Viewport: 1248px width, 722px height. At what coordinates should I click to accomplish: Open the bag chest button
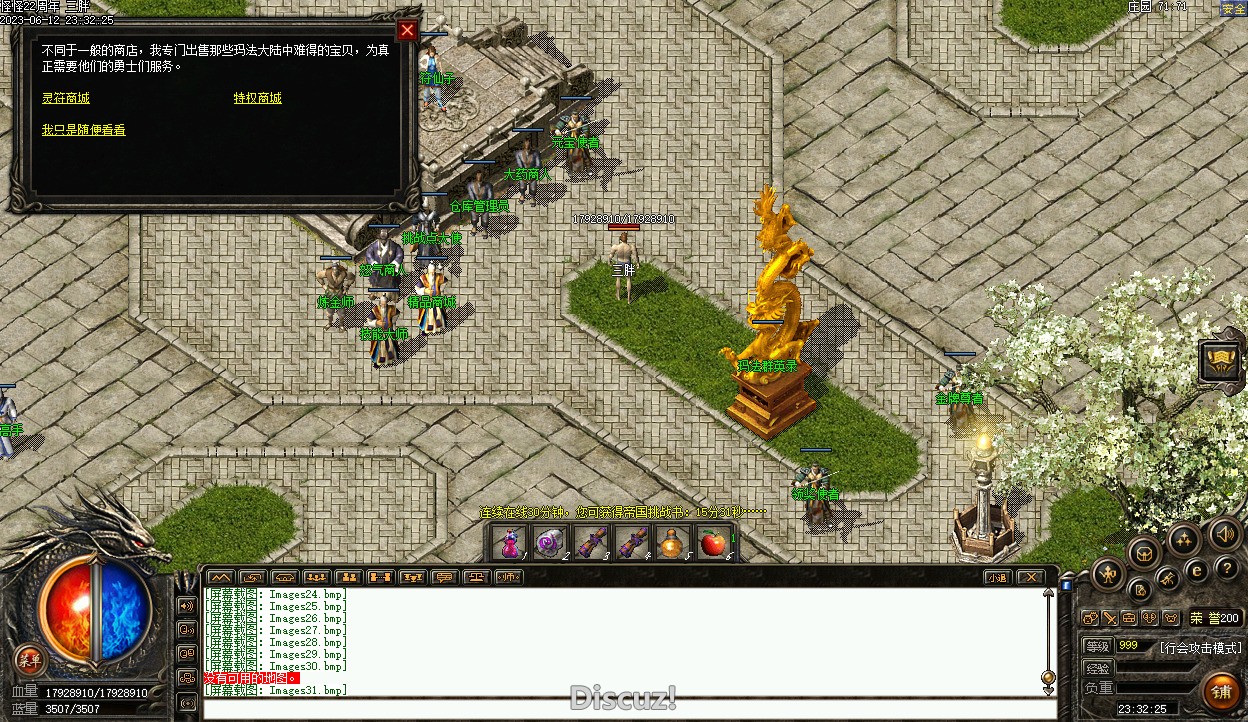click(1144, 551)
